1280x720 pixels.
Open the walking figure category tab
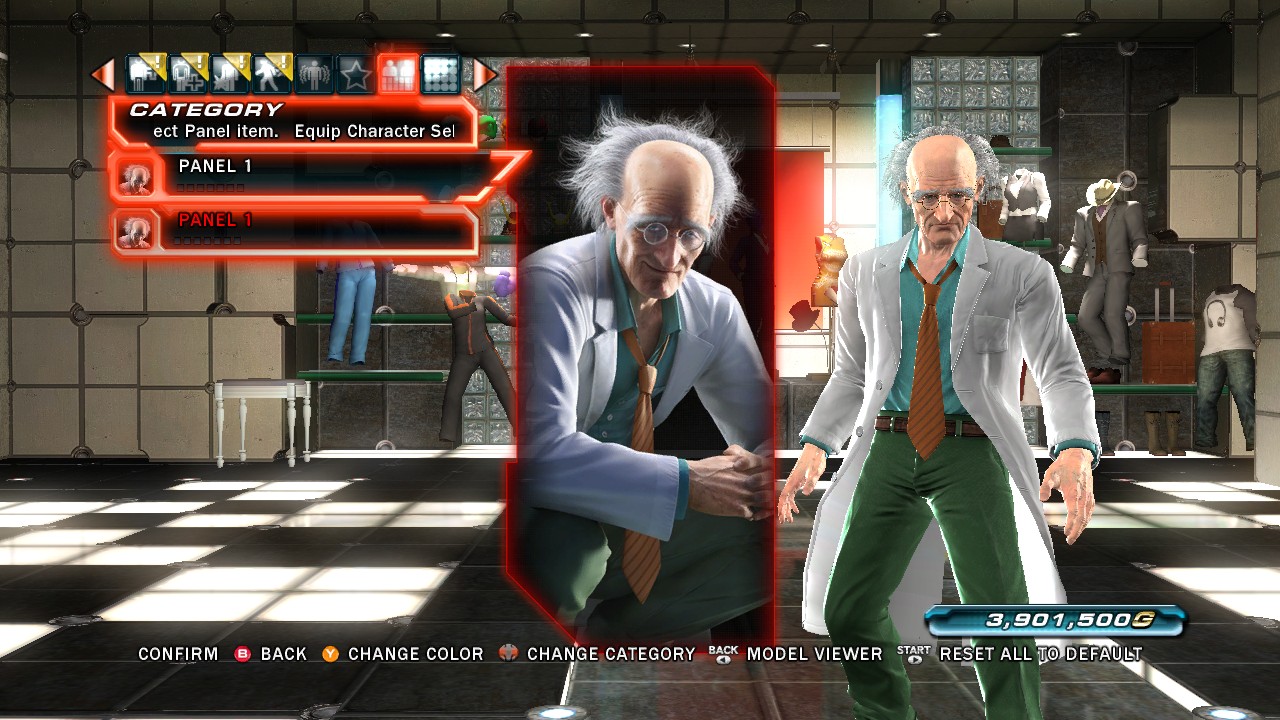[271, 74]
